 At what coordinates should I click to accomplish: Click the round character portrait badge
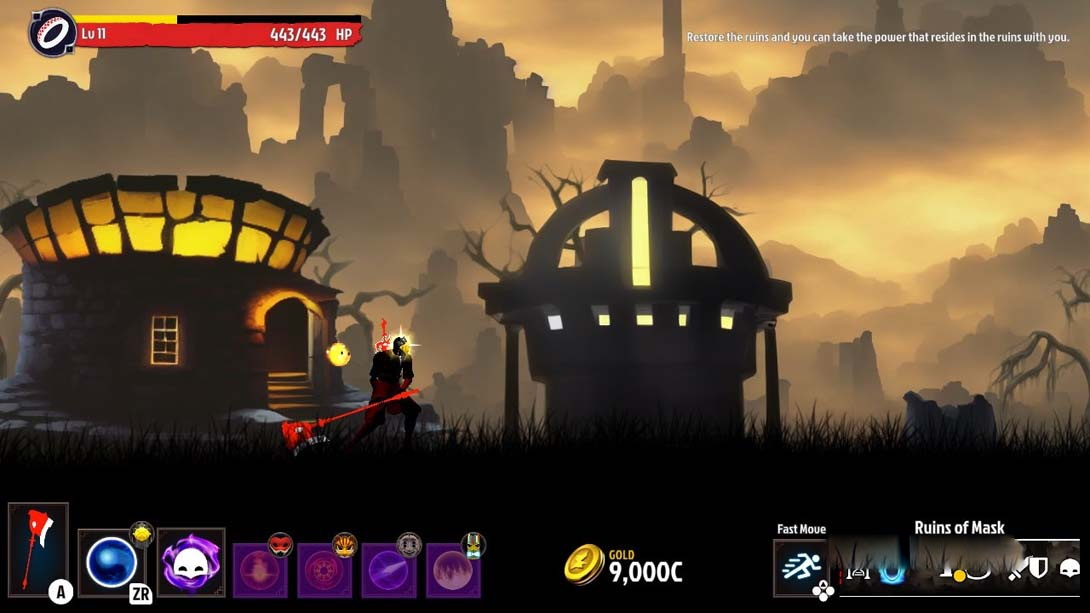[x=53, y=33]
